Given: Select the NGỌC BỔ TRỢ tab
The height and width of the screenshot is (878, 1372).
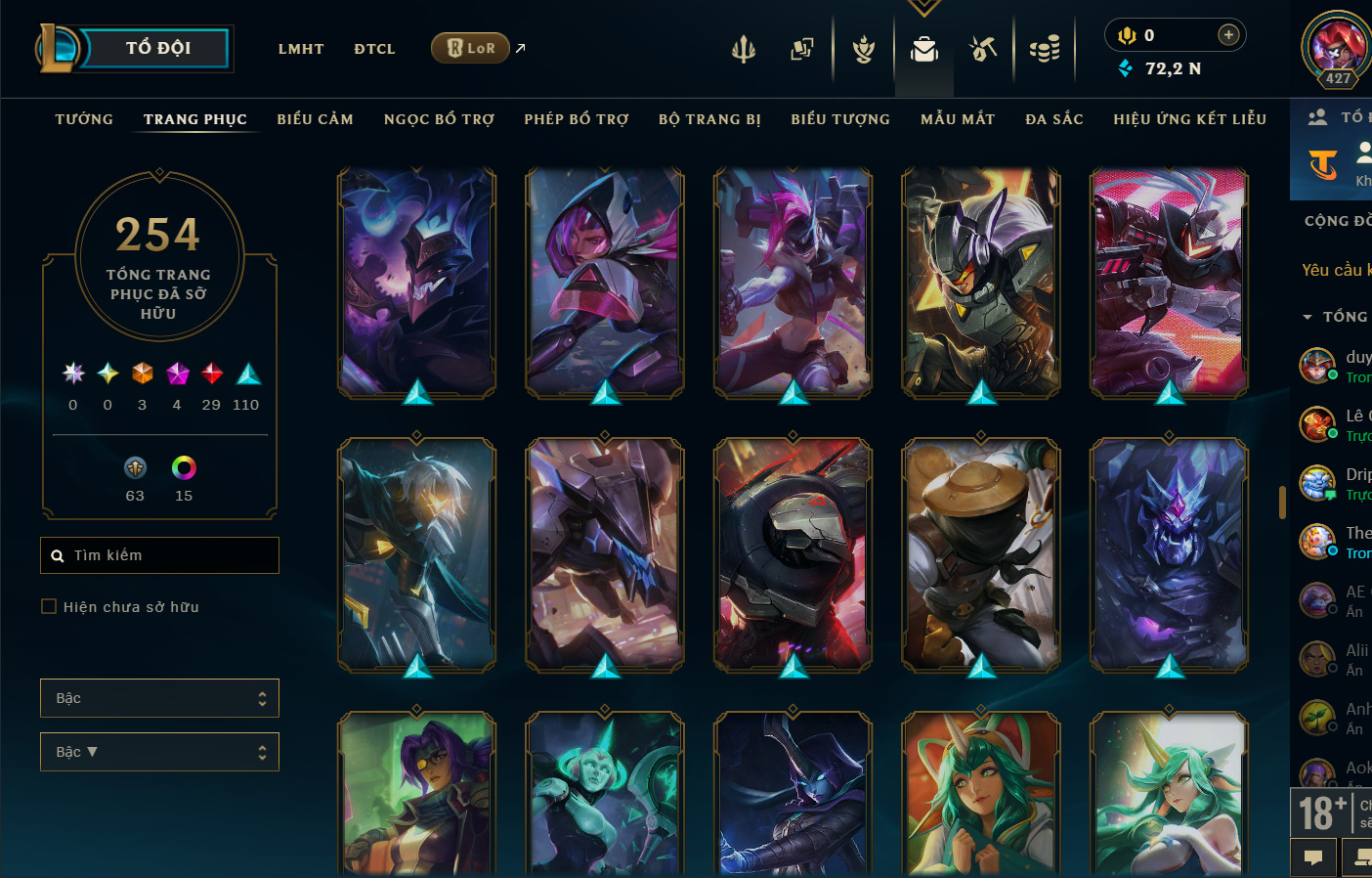Looking at the screenshot, I should point(439,119).
